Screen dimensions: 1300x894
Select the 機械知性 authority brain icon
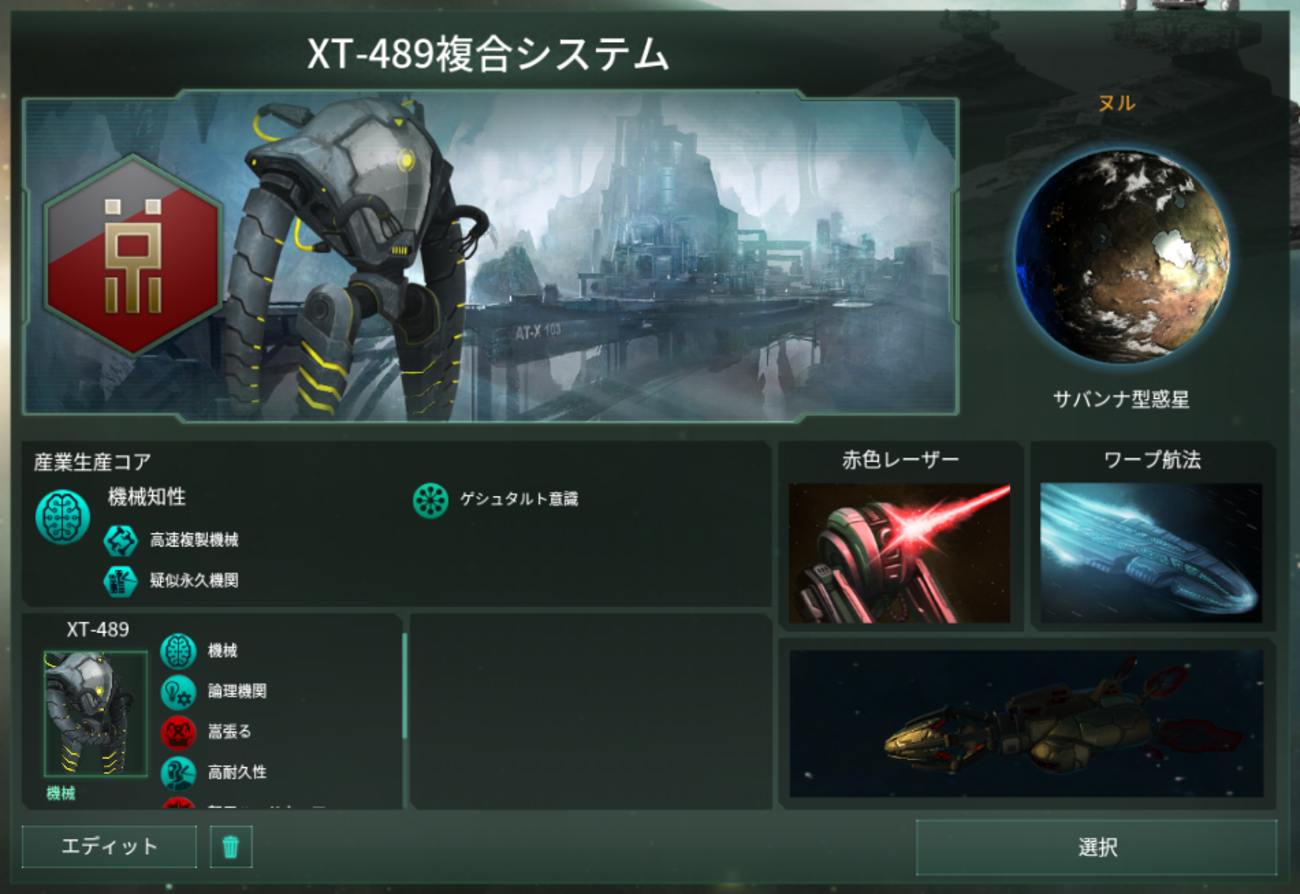point(63,516)
